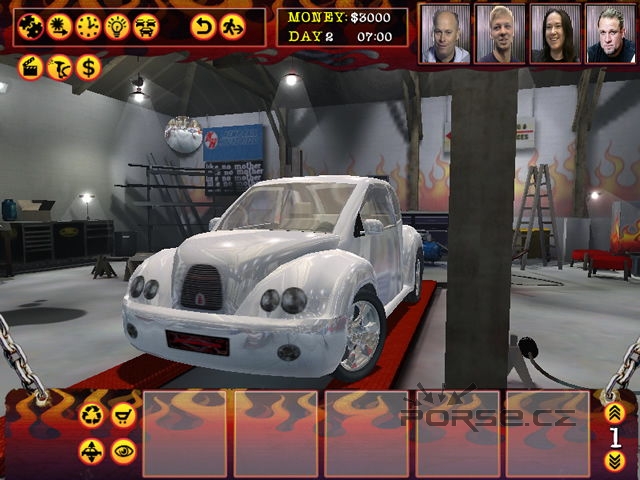
Task: Click the bird-shaped tool icon
Action: point(59,68)
